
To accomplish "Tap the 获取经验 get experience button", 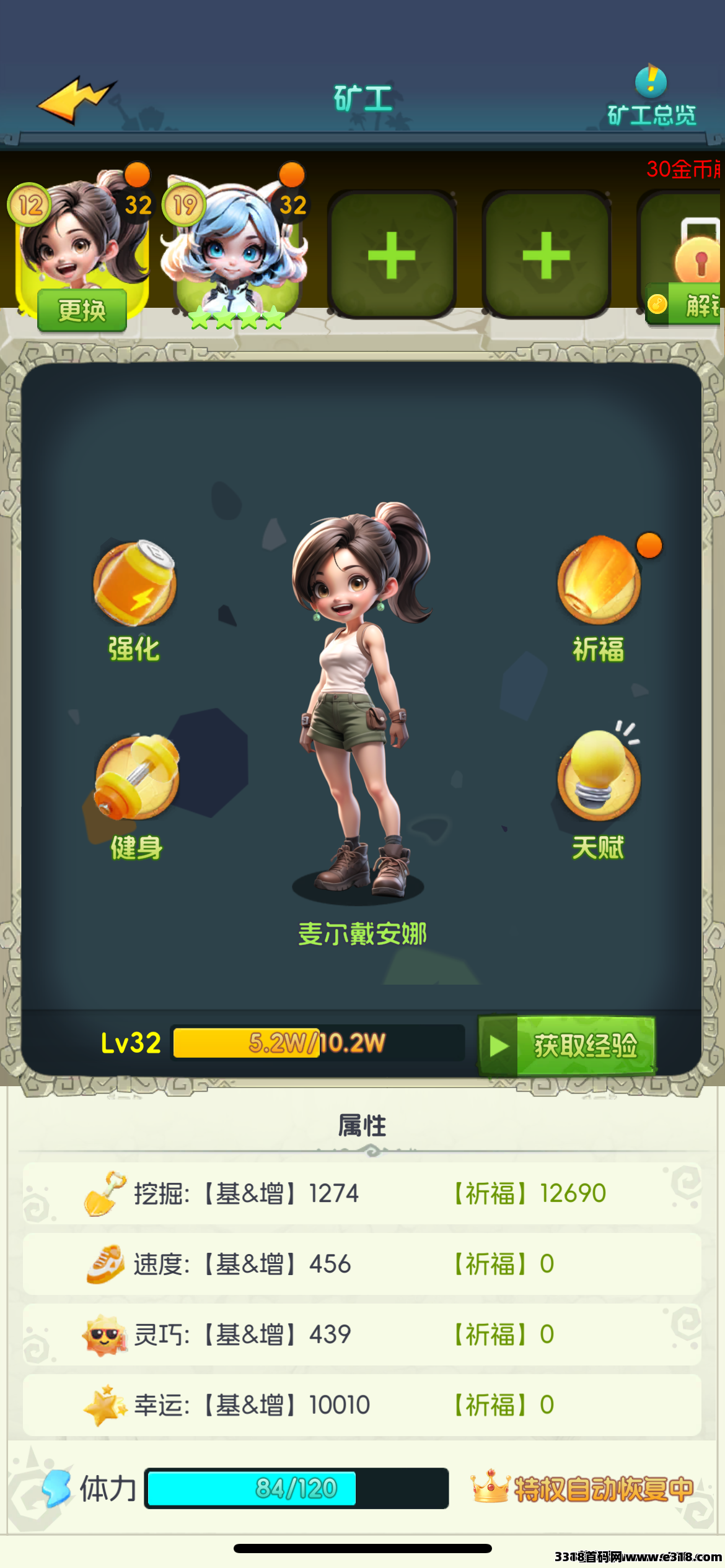I will coord(568,1045).
